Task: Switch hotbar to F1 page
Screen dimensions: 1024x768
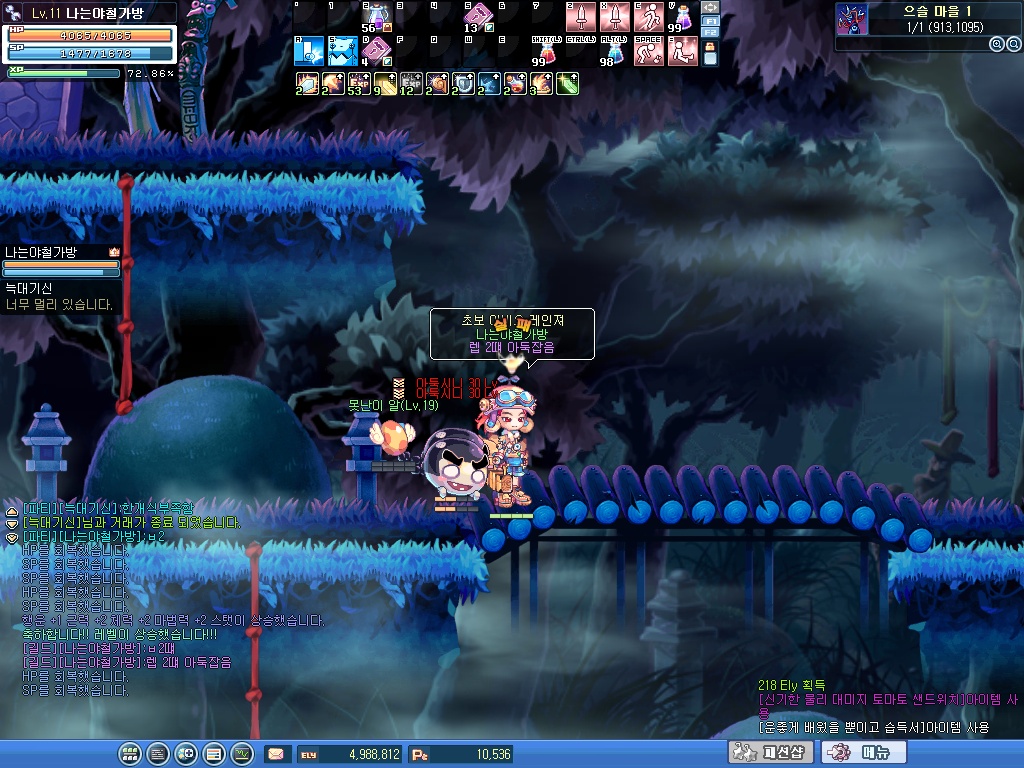Action: [x=711, y=21]
